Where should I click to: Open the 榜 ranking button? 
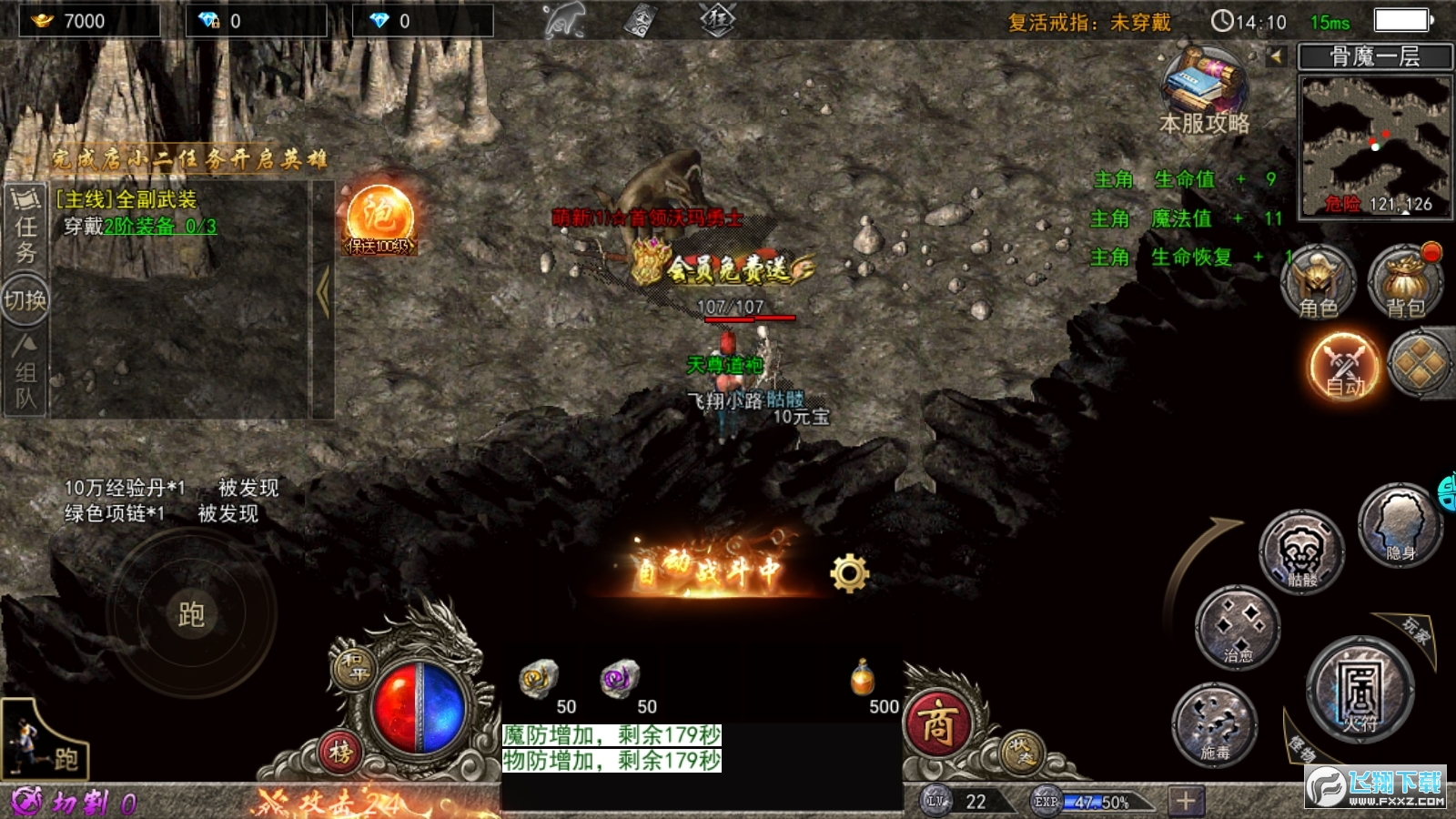(x=341, y=753)
